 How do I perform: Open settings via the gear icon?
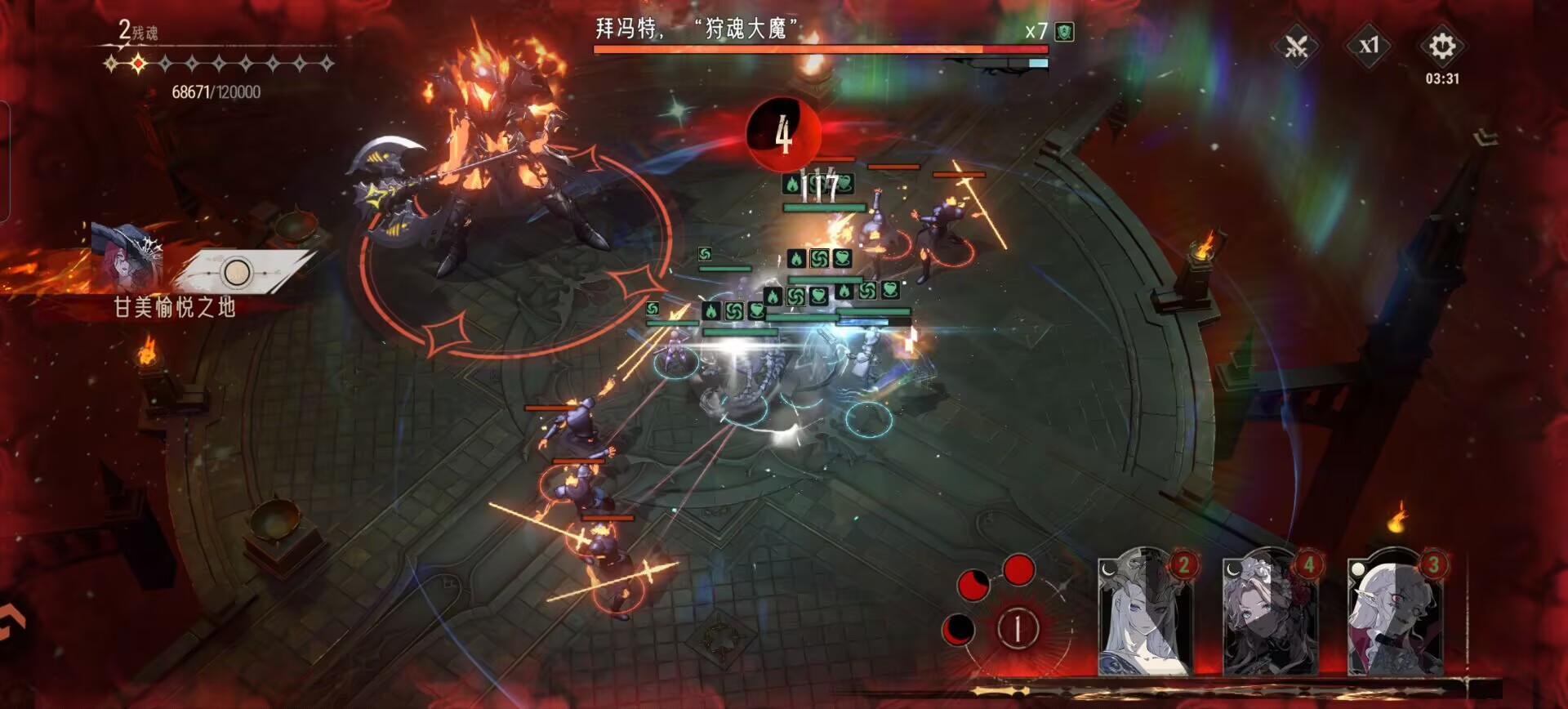coord(1441,47)
